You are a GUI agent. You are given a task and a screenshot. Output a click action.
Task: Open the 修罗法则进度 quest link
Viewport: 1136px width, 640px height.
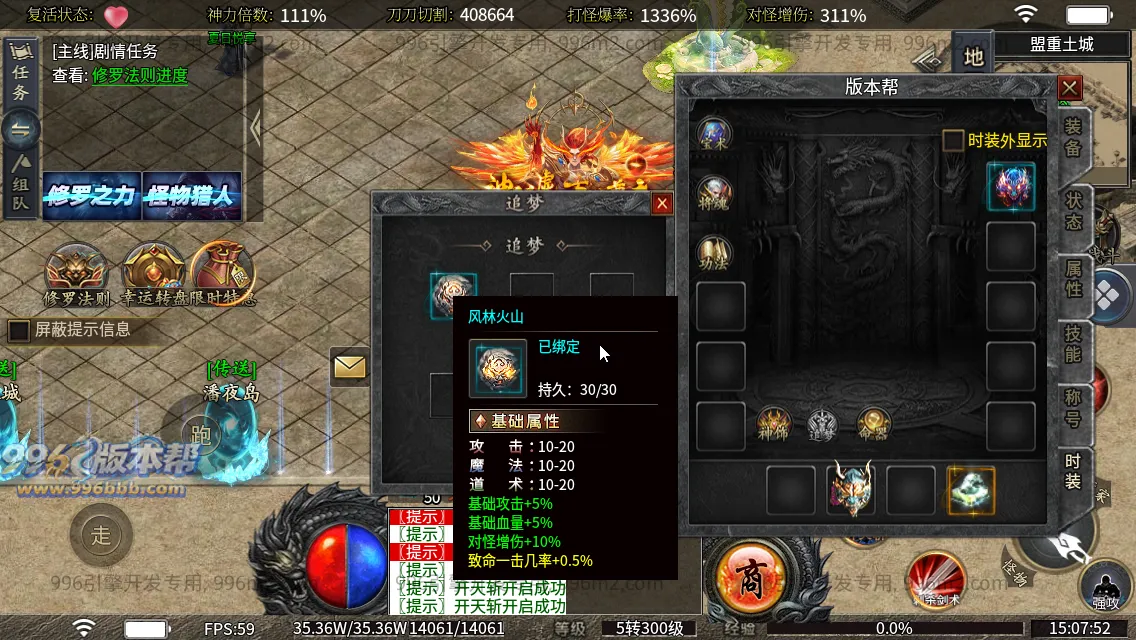pos(140,76)
